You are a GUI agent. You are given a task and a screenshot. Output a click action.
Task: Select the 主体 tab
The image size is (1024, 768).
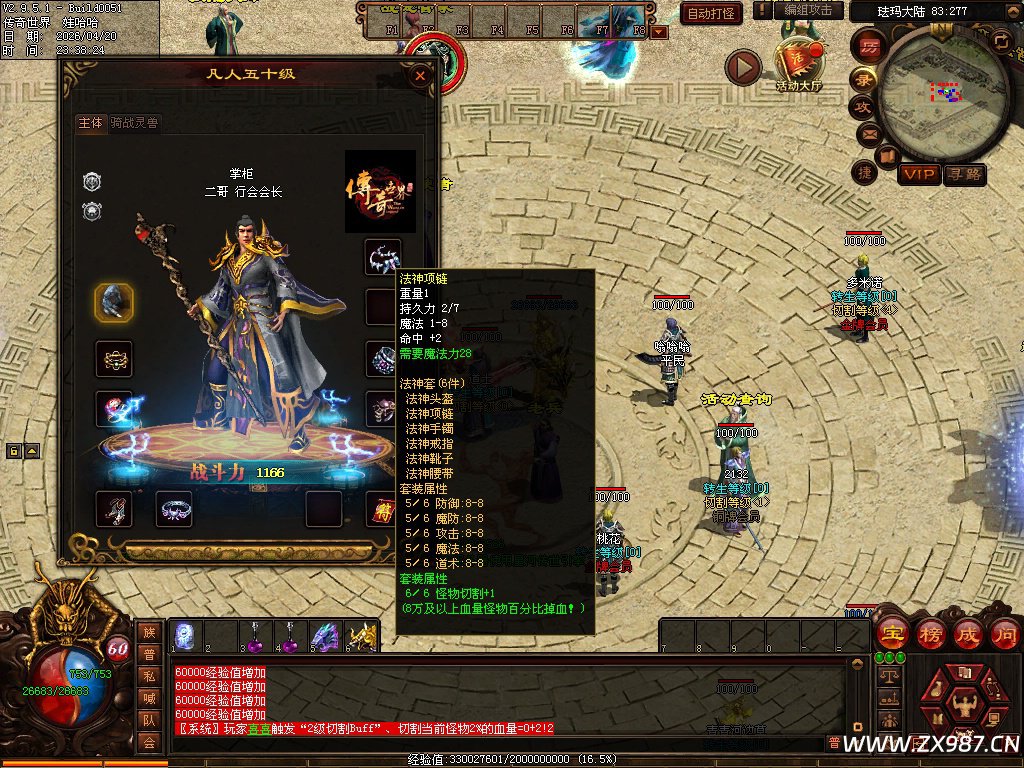[x=90, y=123]
